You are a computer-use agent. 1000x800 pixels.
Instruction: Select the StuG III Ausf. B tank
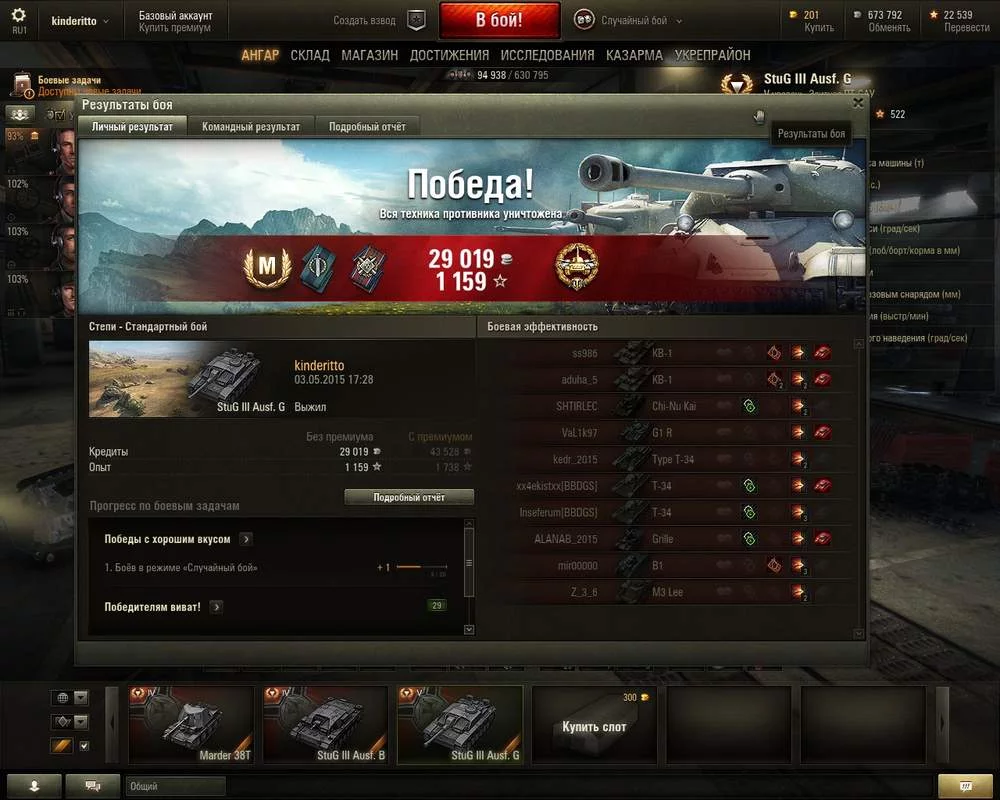325,725
